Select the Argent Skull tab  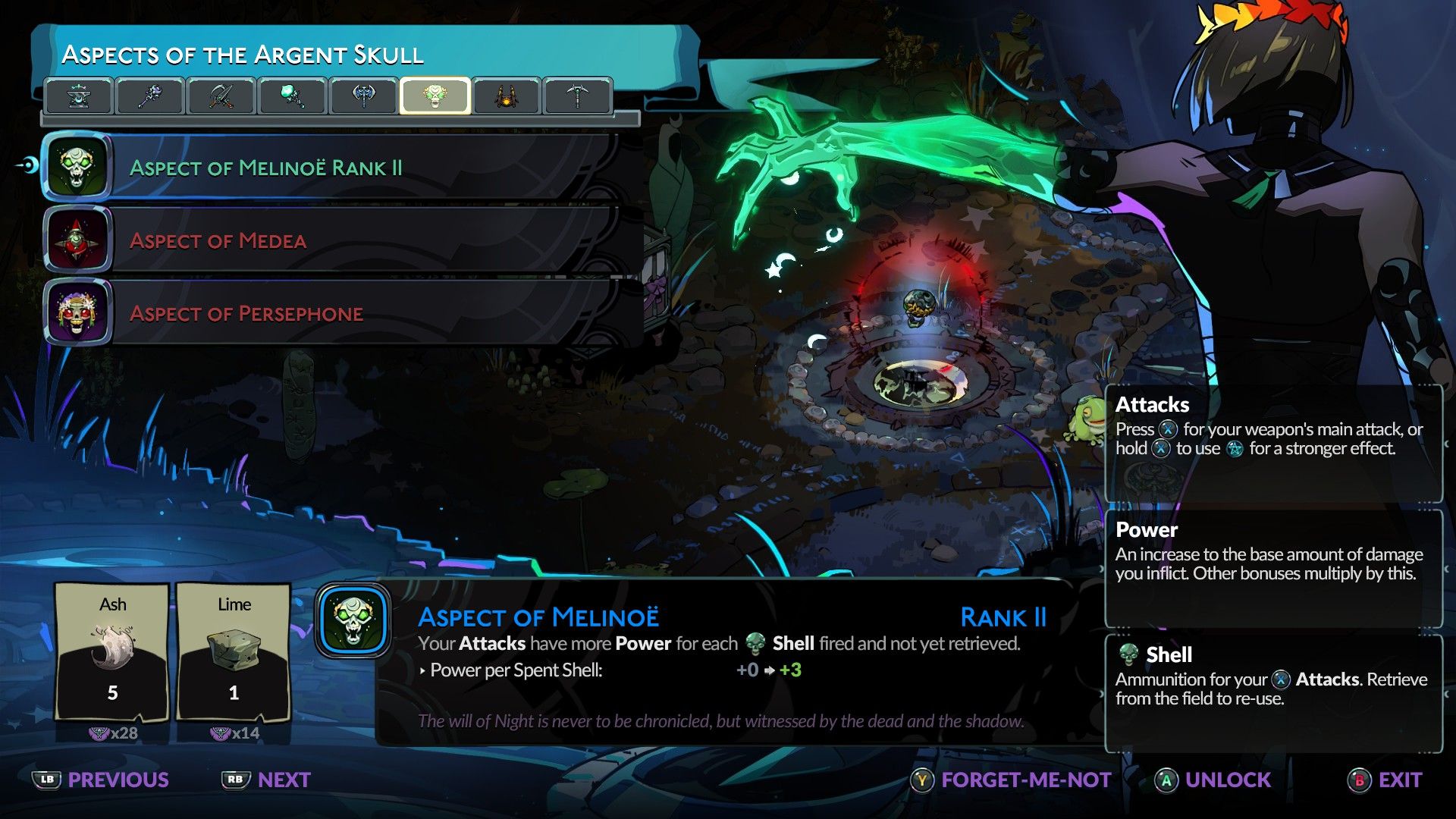[435, 96]
